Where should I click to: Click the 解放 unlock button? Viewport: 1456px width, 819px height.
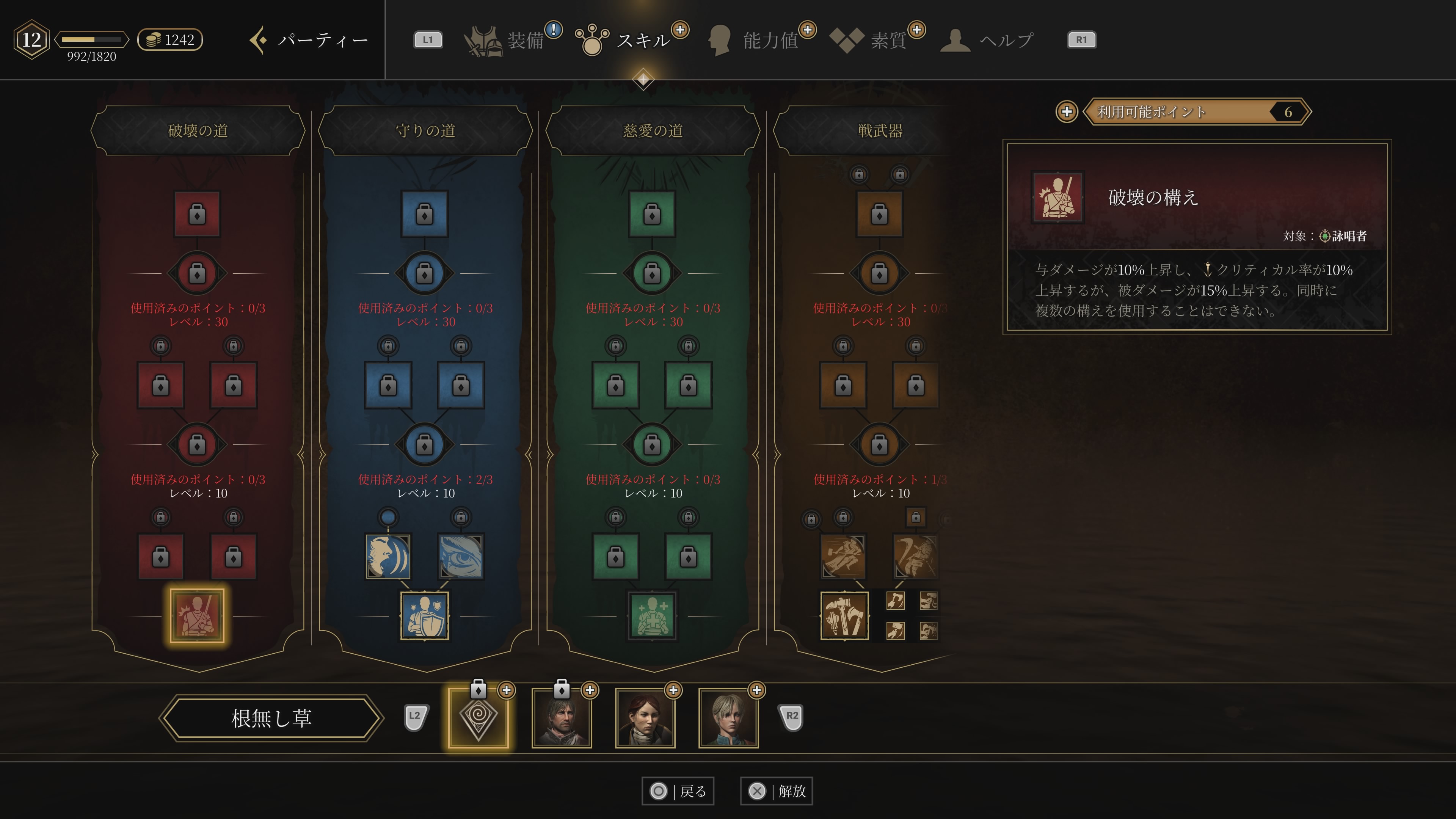[x=777, y=791]
